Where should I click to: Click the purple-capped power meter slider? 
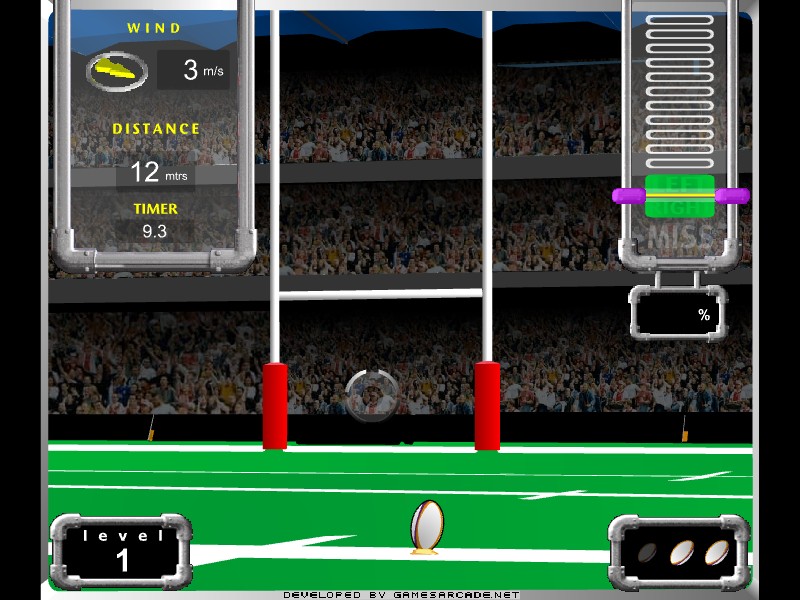(x=681, y=196)
